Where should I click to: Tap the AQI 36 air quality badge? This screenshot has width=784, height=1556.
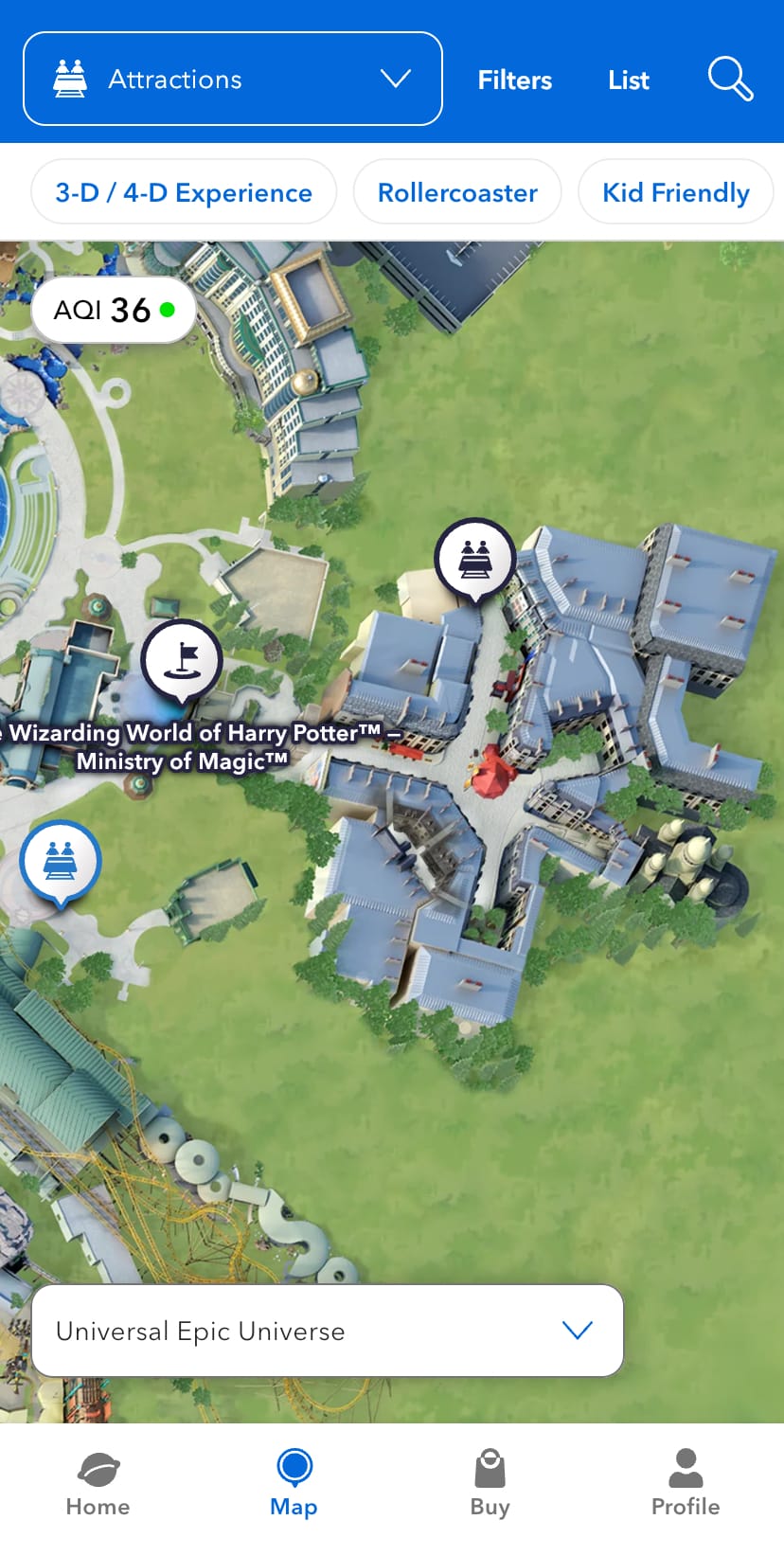tap(114, 310)
